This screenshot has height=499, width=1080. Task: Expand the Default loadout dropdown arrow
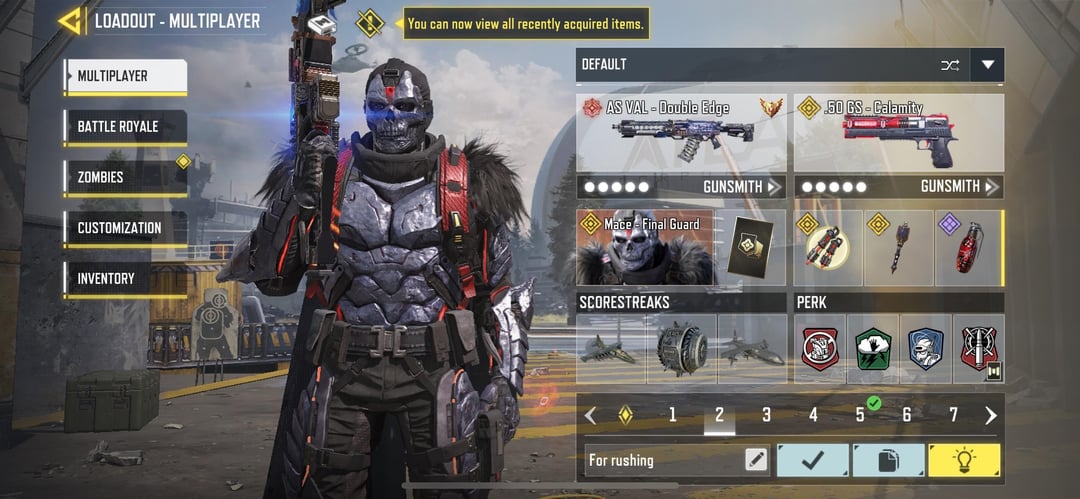pyautogui.click(x=988, y=65)
